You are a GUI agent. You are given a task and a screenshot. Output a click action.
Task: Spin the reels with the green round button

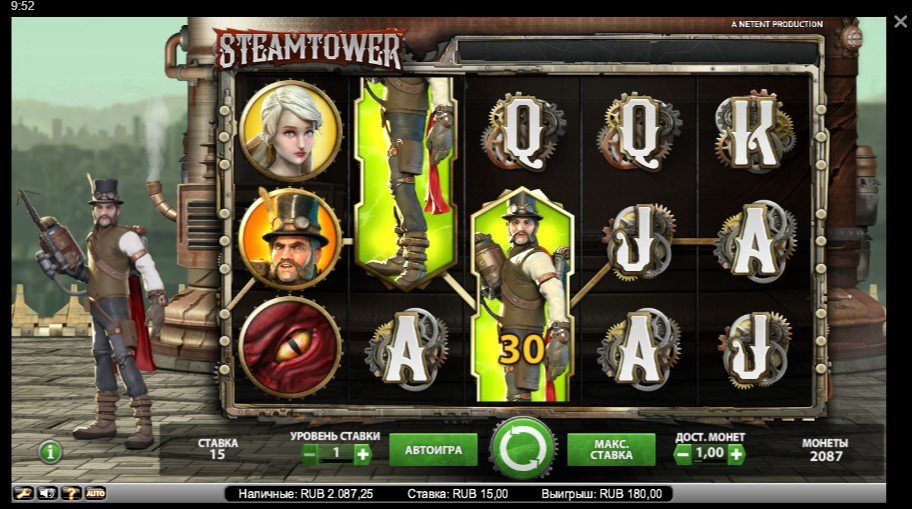coord(522,448)
